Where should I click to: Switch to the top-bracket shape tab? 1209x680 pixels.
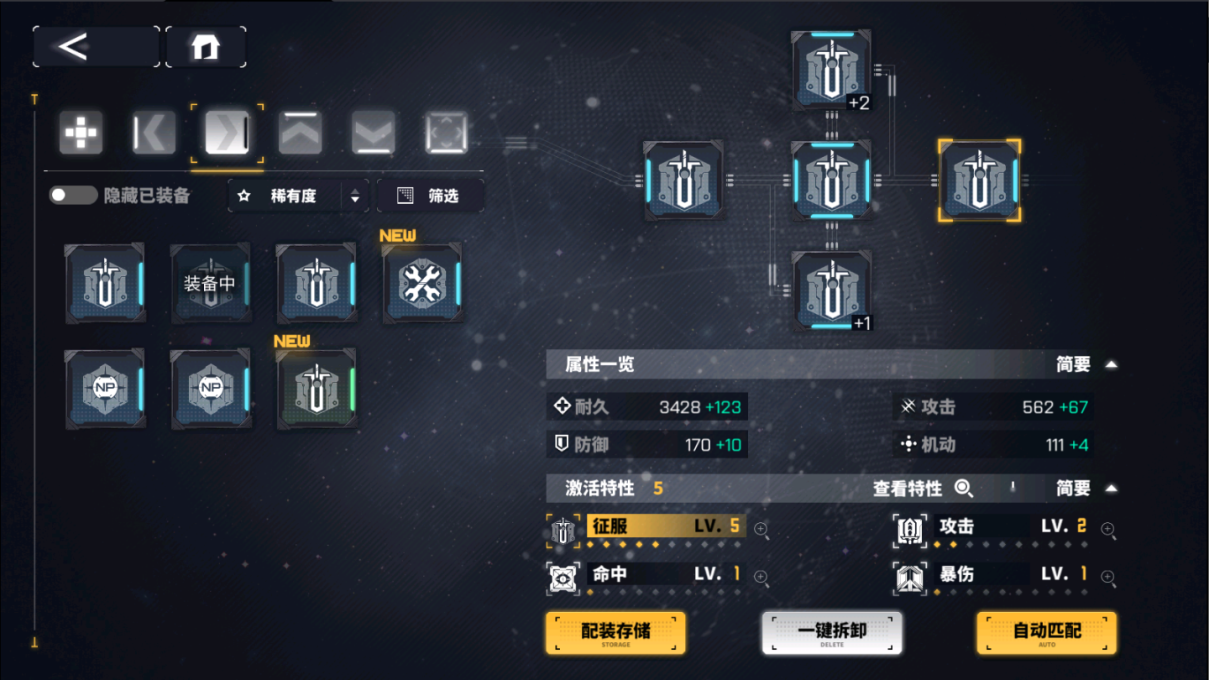pyautogui.click(x=300, y=133)
